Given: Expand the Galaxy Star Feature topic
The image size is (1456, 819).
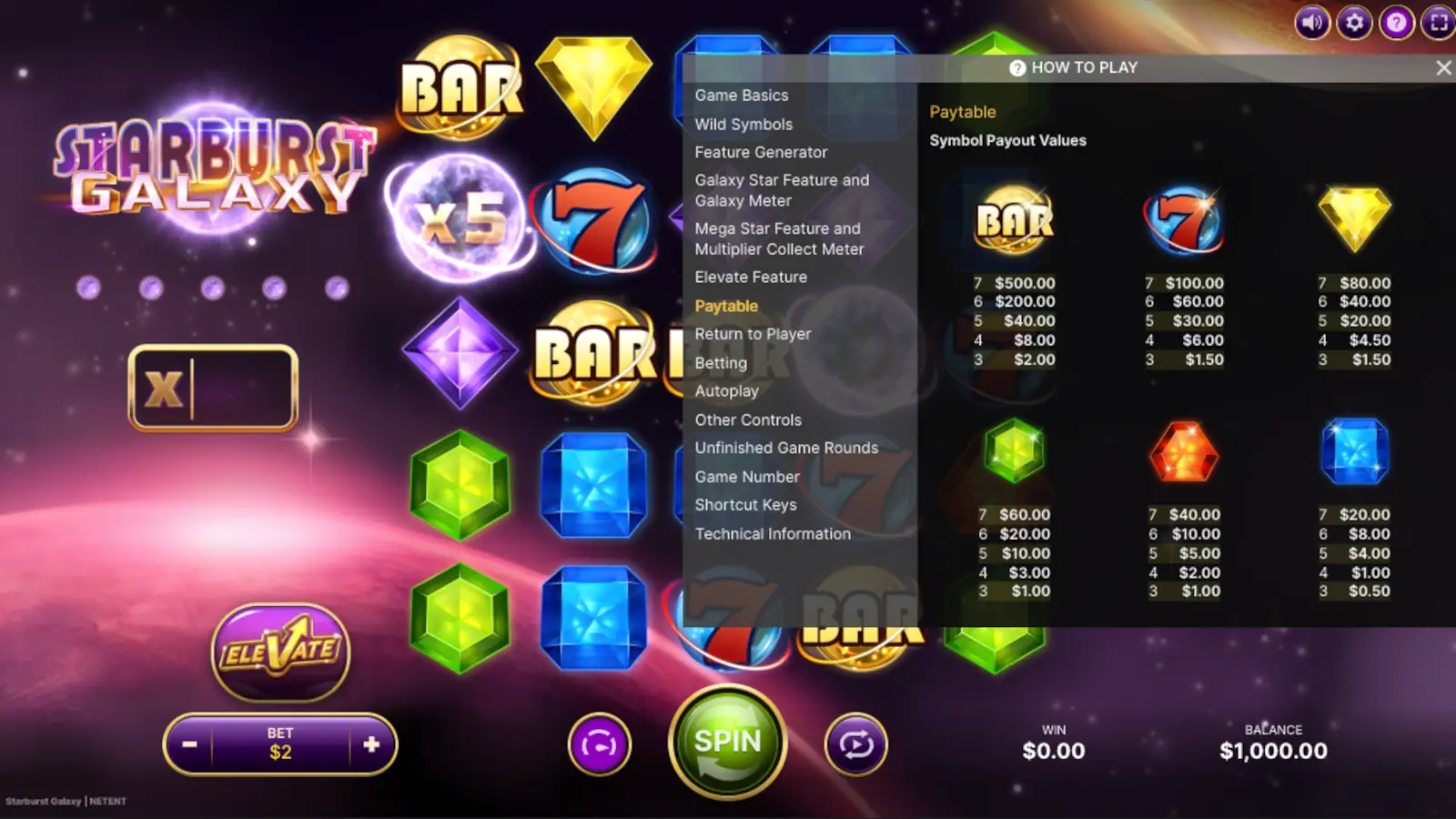Looking at the screenshot, I should click(x=782, y=190).
